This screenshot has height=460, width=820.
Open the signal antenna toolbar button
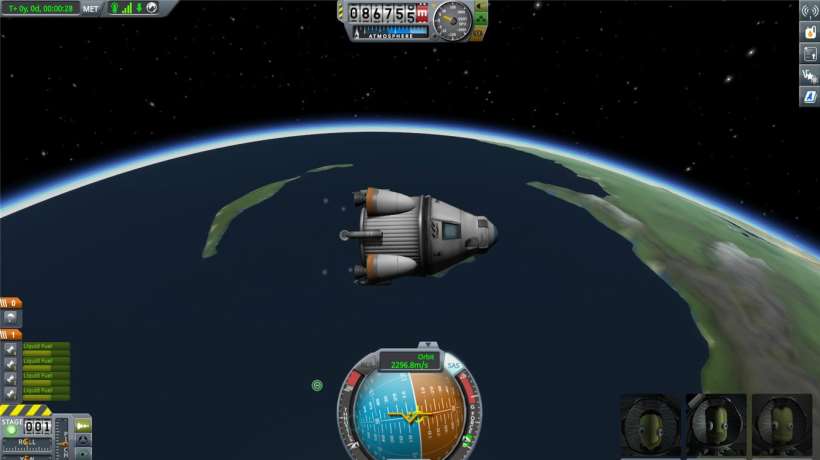click(809, 11)
